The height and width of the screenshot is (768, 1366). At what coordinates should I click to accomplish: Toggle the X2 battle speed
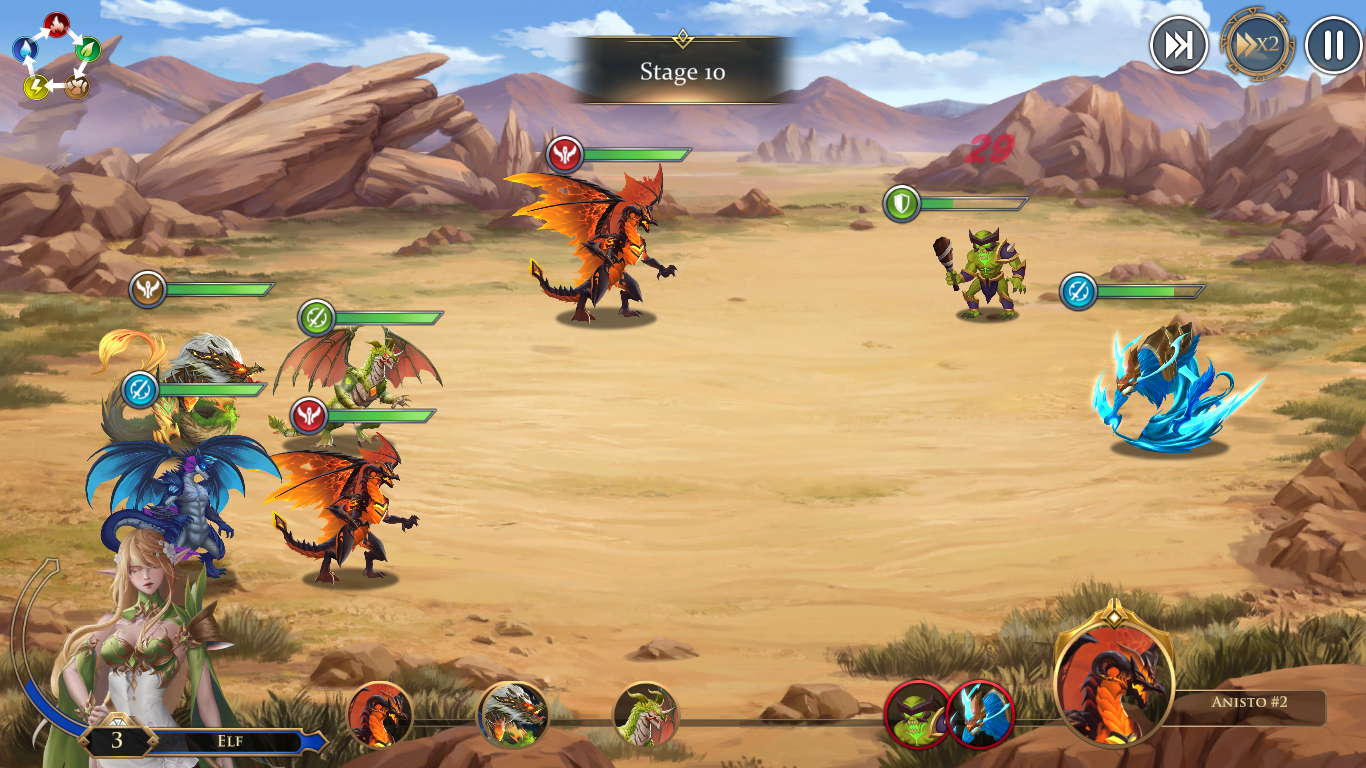coord(1257,45)
